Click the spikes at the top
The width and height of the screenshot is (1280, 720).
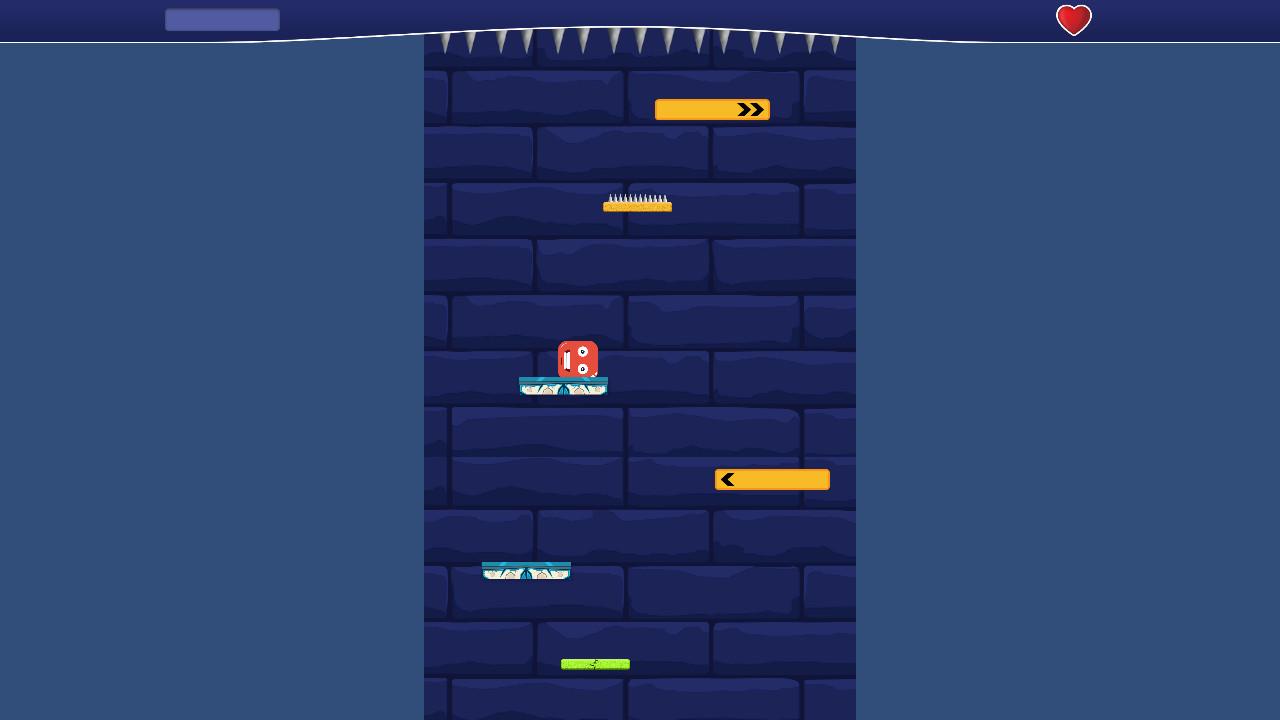640,42
